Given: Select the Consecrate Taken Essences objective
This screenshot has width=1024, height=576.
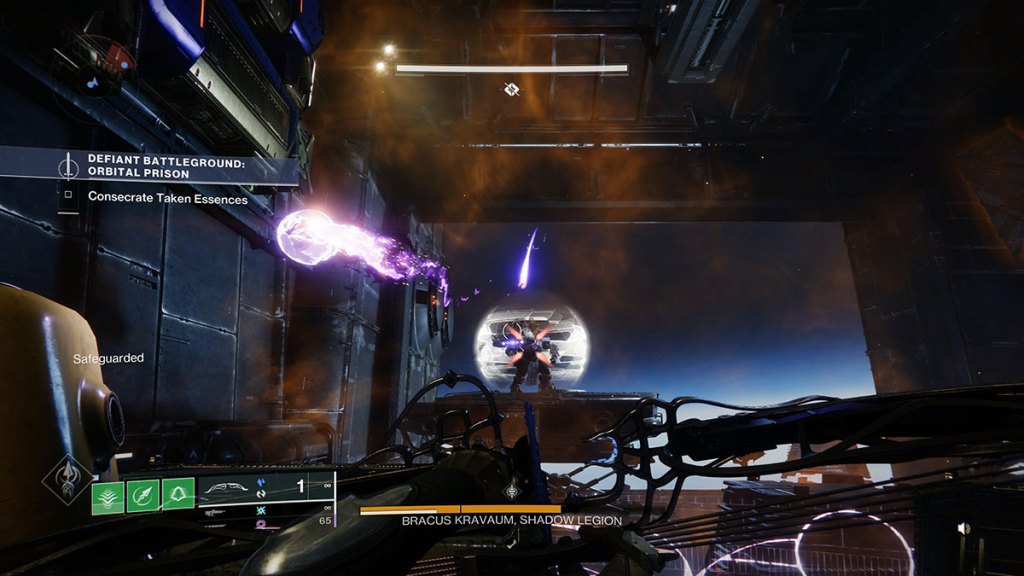Looking at the screenshot, I should (x=167, y=198).
